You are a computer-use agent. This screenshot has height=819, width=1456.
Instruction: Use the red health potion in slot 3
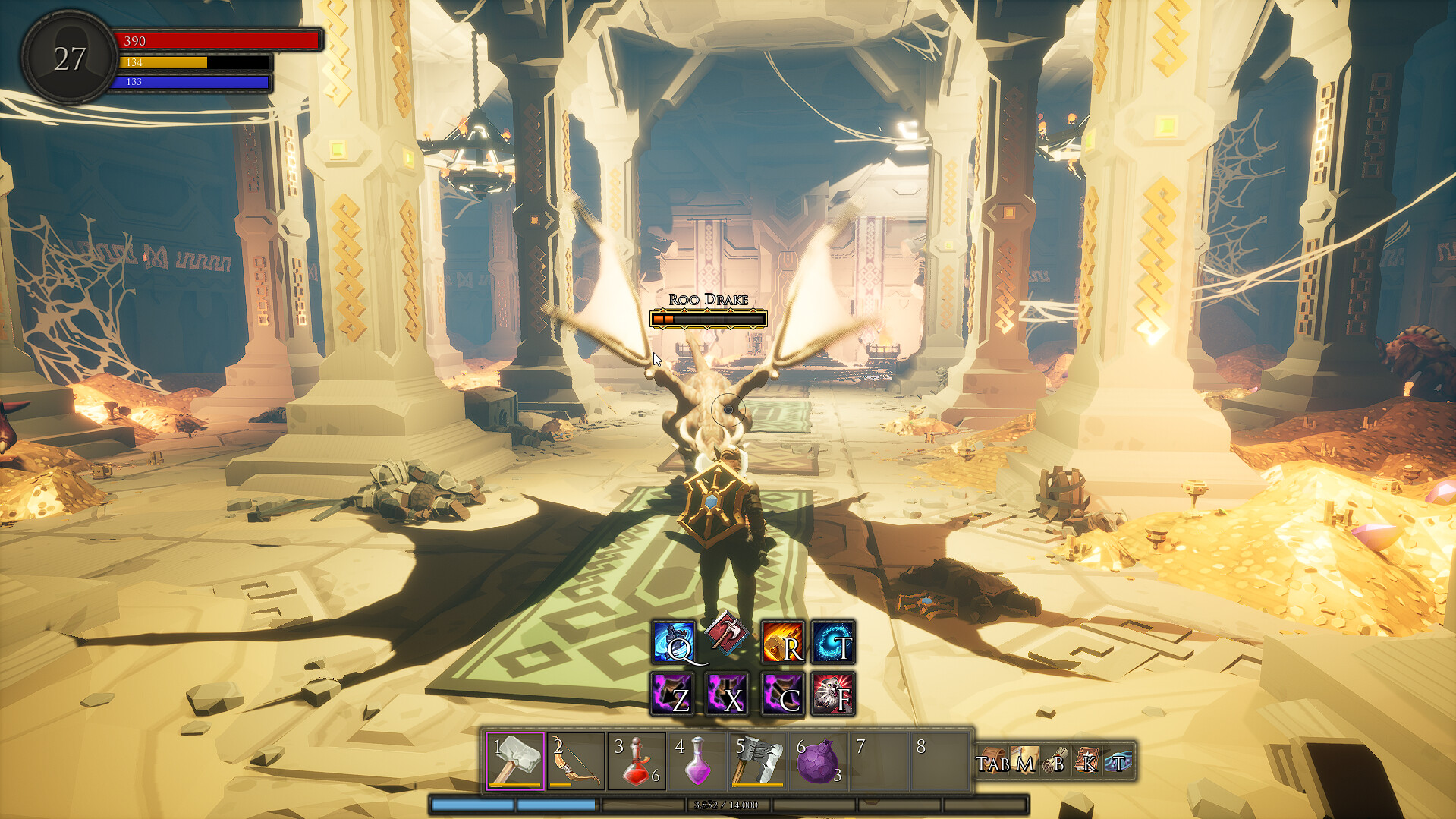(637, 761)
